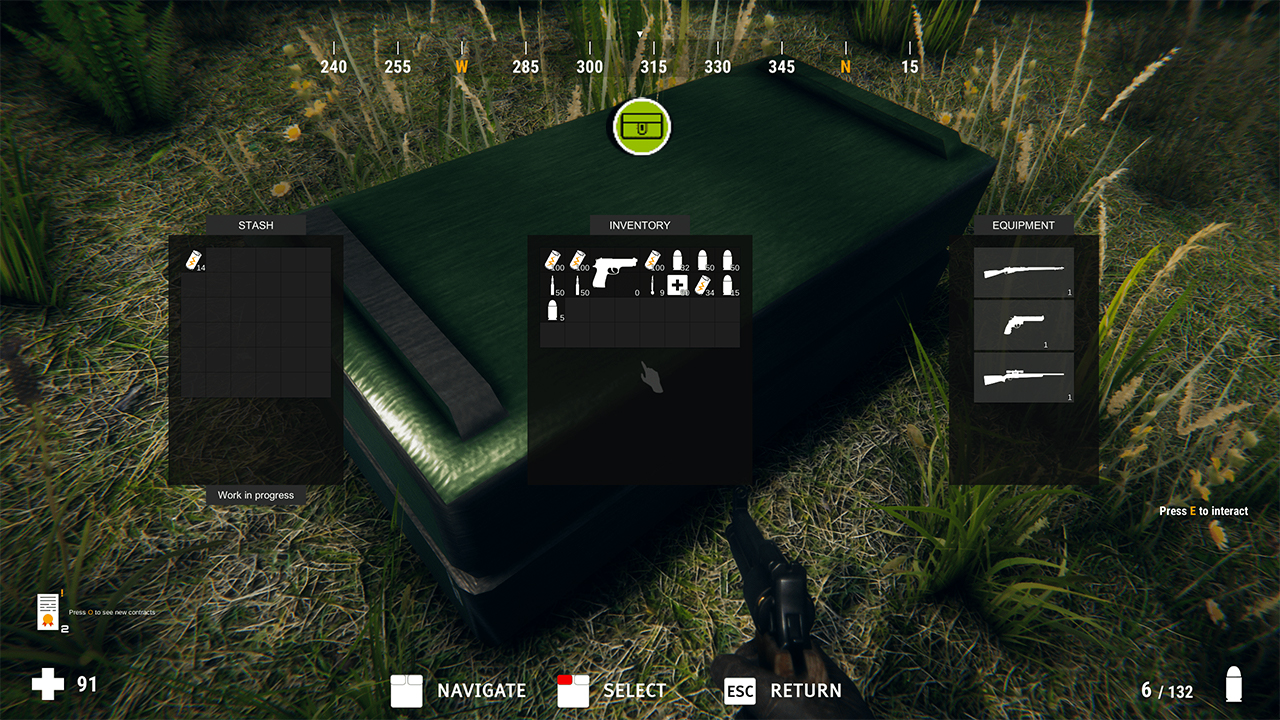Pick the pistol in the inventory grid

tap(615, 271)
